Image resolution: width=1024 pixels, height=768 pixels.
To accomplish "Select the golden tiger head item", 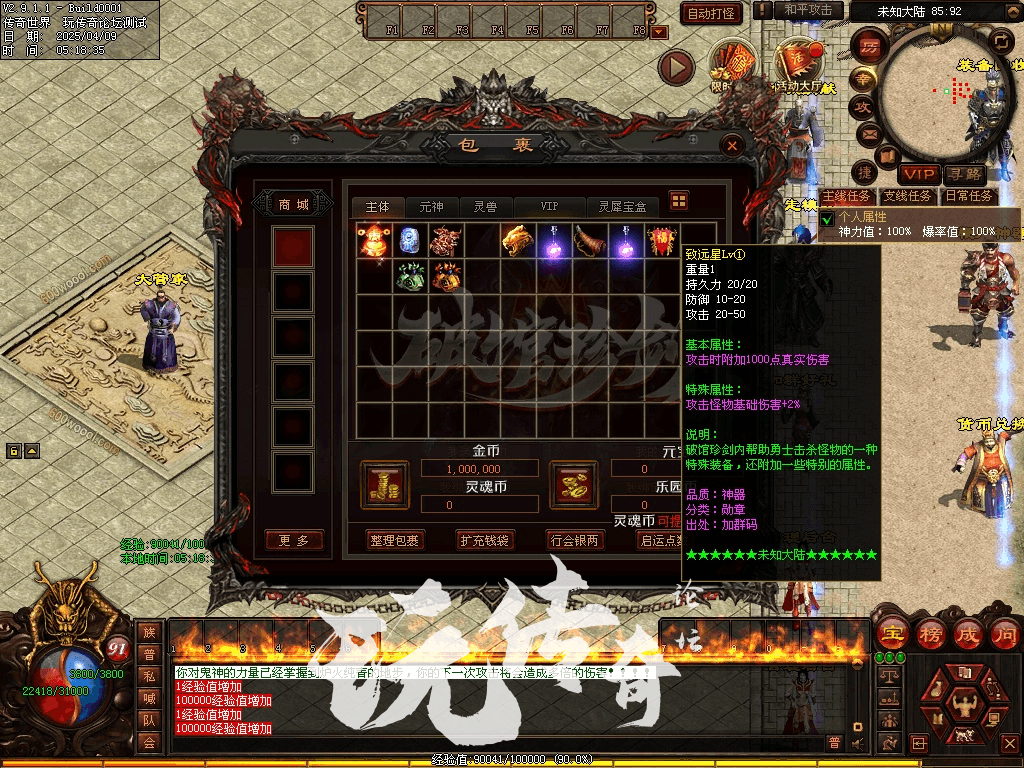I will pos(515,240).
